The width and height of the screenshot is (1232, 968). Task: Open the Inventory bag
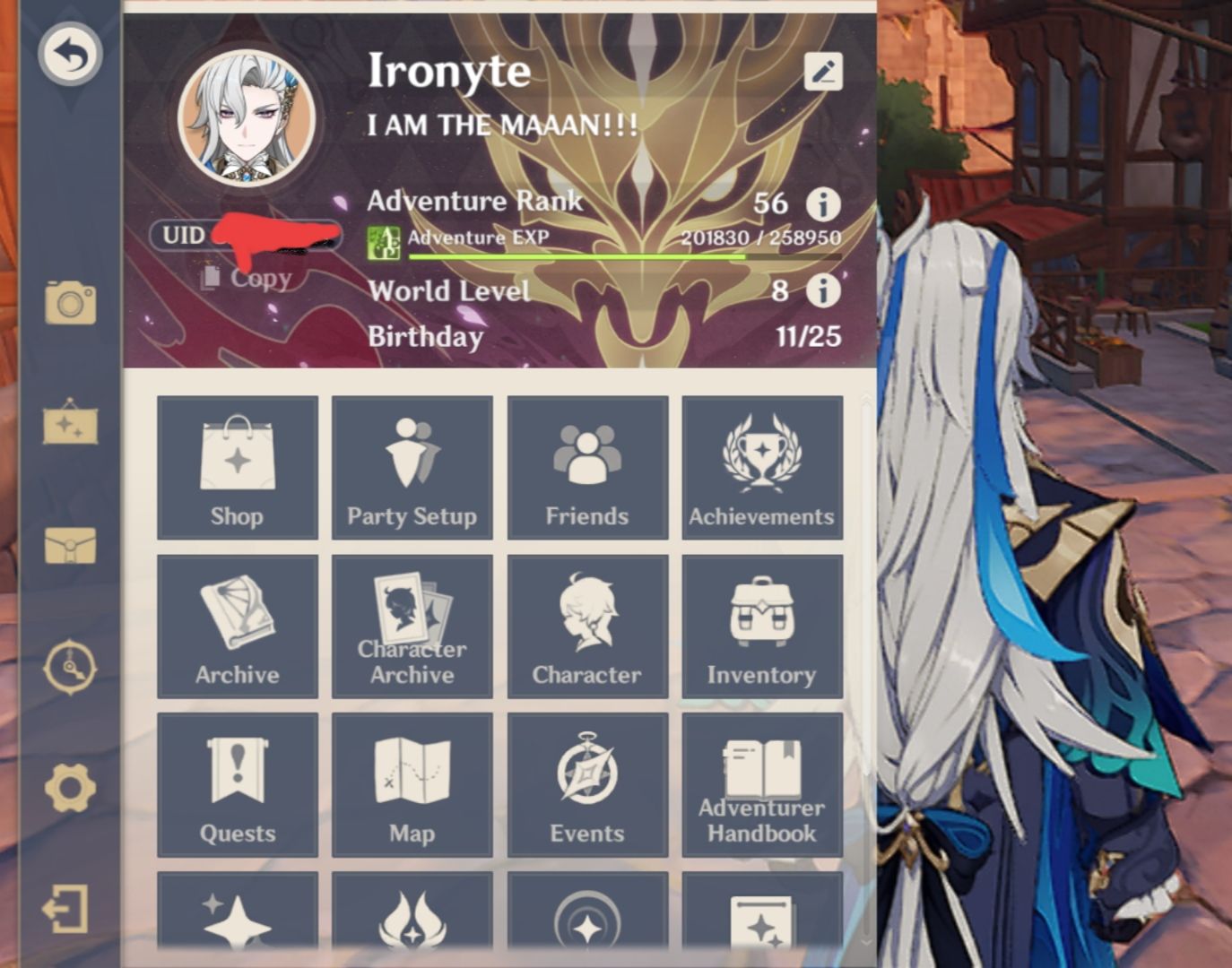[x=761, y=626]
